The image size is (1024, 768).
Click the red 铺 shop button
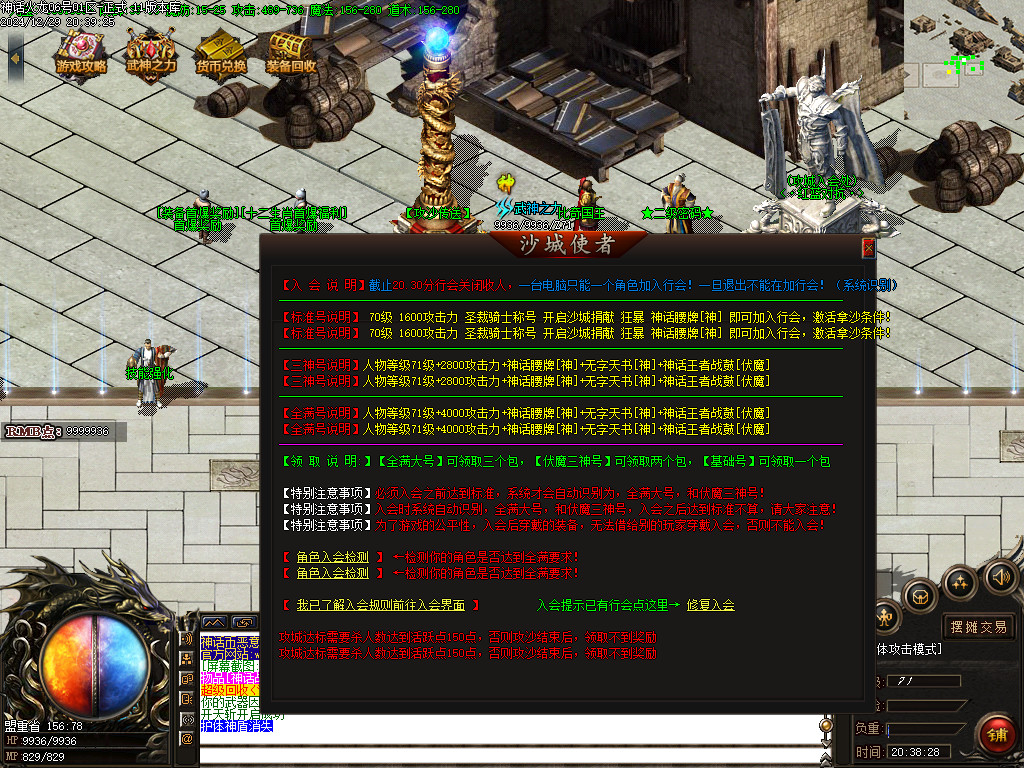pos(996,733)
